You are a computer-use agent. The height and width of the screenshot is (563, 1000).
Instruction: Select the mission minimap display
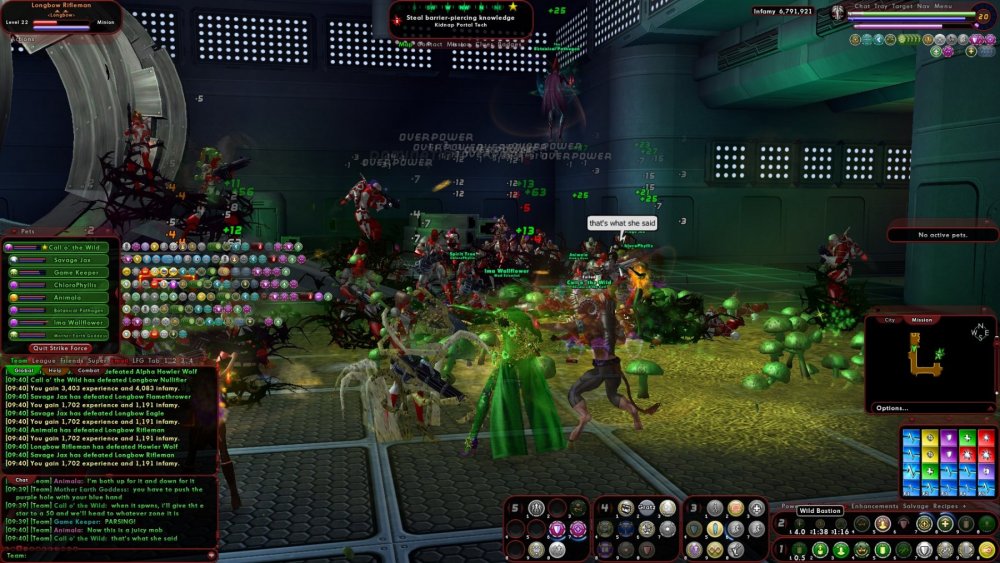(x=922, y=320)
